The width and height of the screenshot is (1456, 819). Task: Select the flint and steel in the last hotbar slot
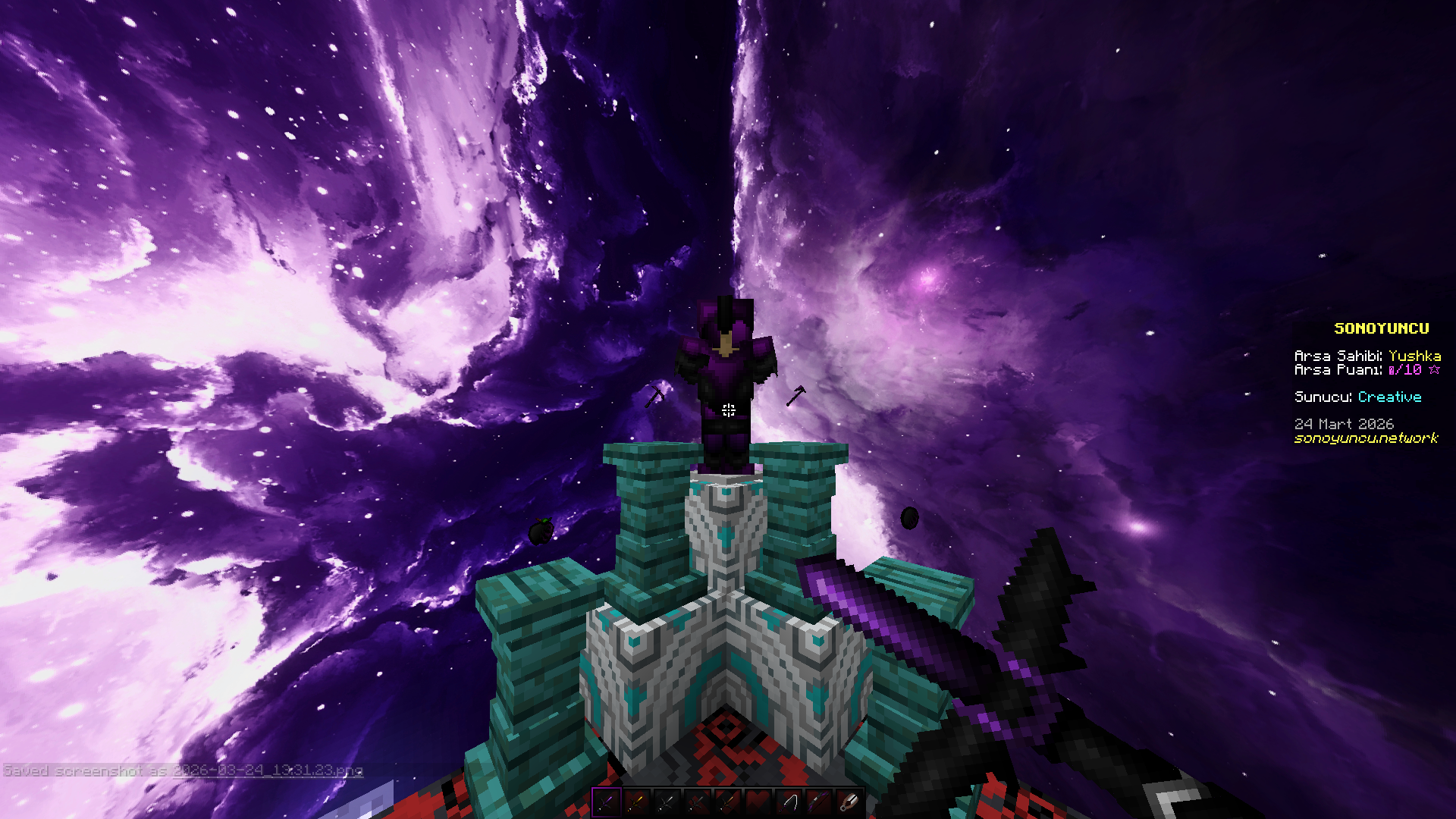848,803
